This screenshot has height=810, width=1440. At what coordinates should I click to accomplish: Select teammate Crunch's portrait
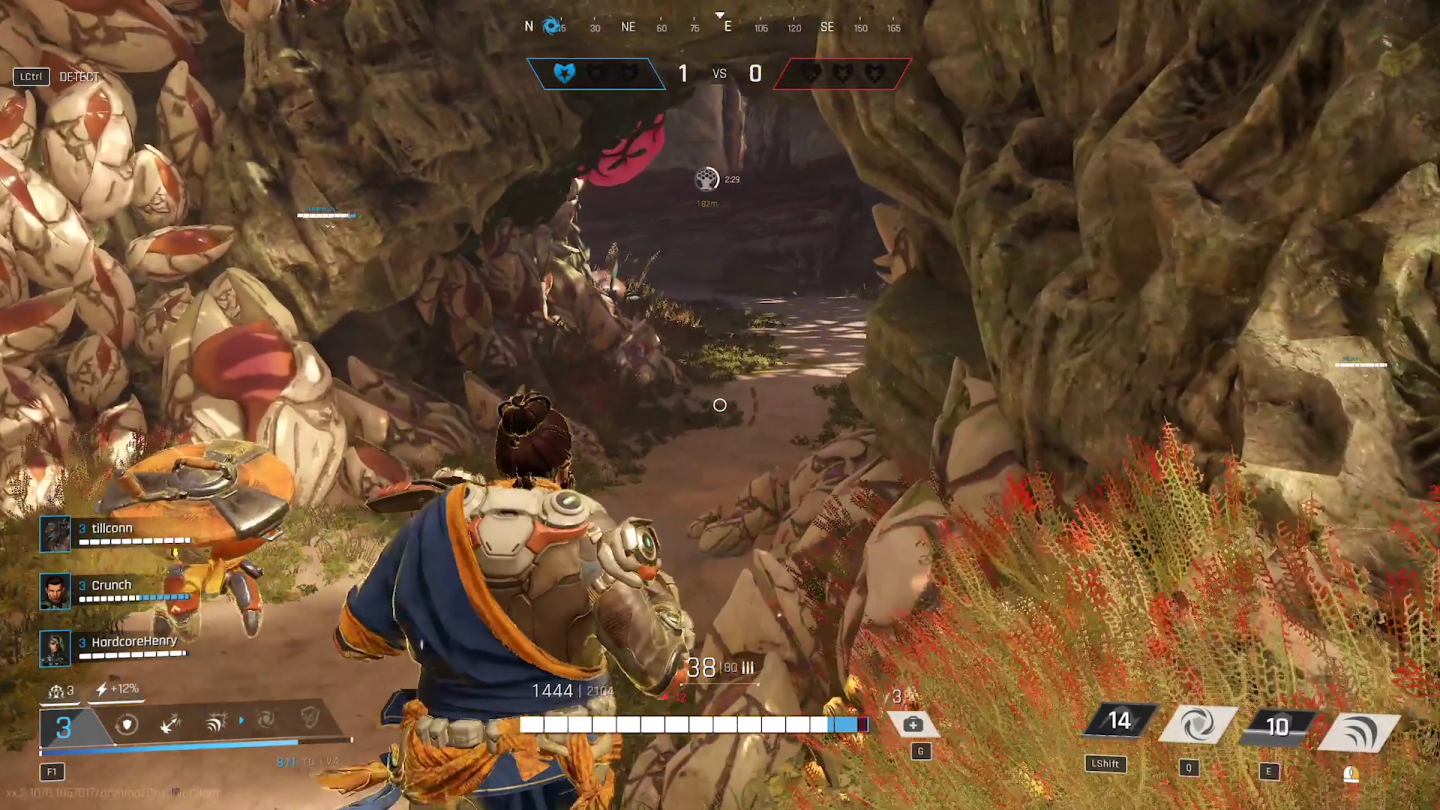55,590
